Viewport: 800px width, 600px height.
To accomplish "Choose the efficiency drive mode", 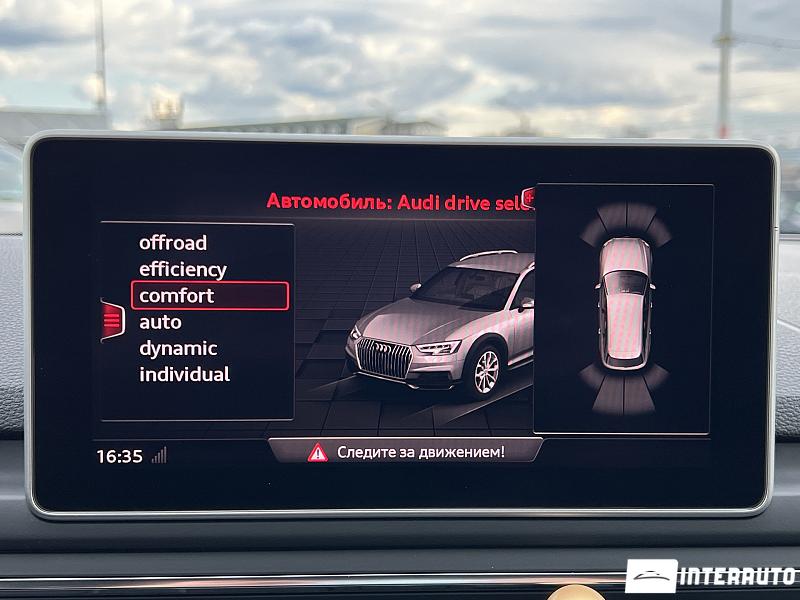I will tap(183, 269).
